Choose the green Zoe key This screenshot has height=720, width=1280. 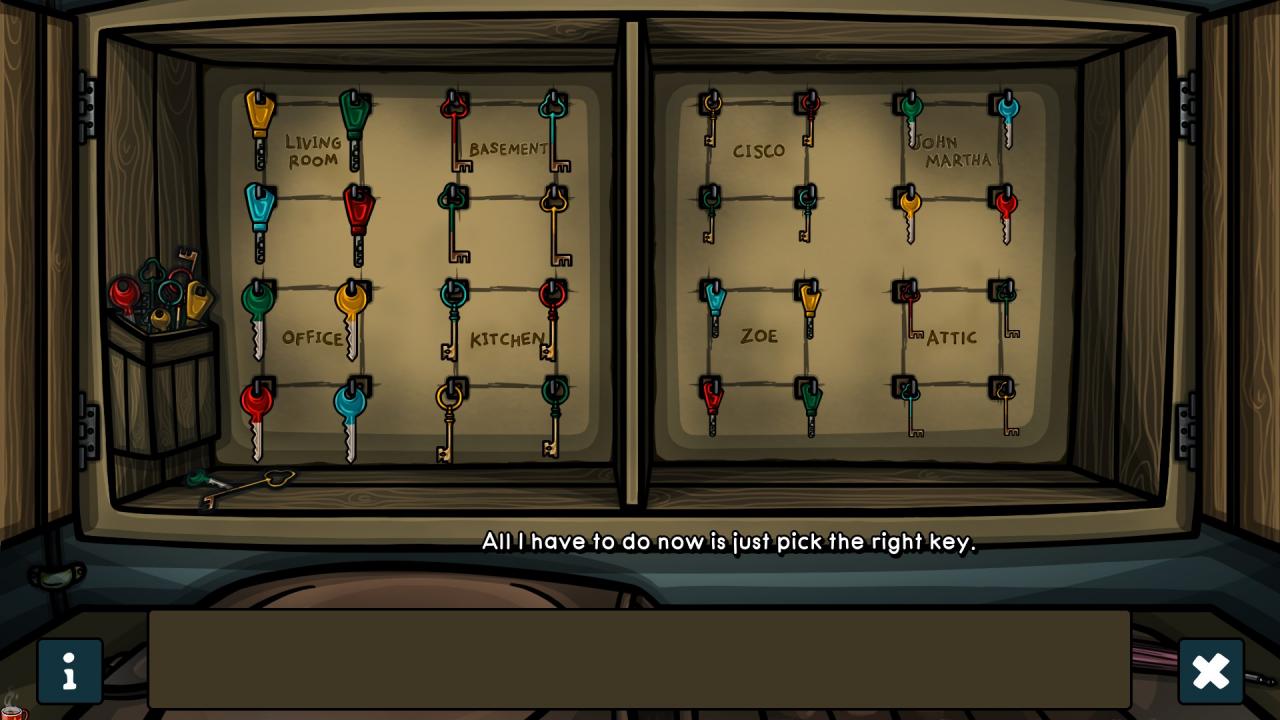point(810,404)
